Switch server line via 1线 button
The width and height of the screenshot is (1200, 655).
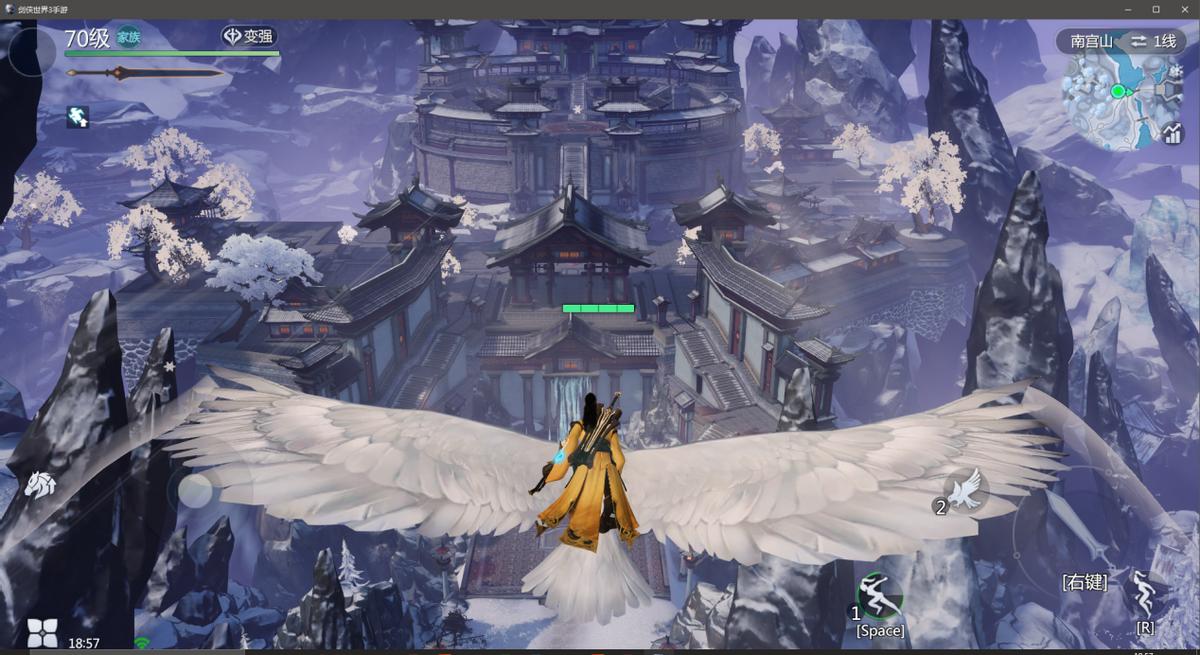tap(1152, 41)
